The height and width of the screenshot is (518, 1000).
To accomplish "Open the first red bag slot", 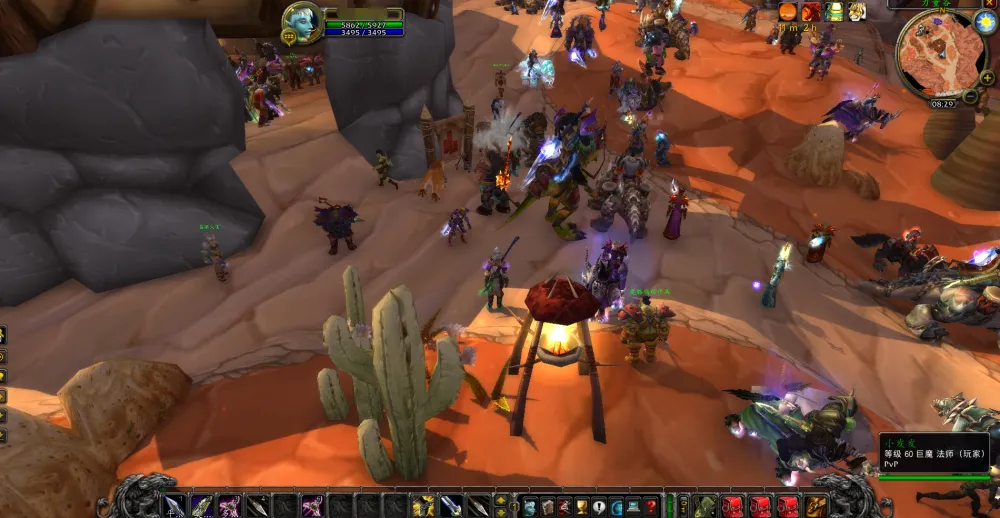I will pyautogui.click(x=734, y=506).
